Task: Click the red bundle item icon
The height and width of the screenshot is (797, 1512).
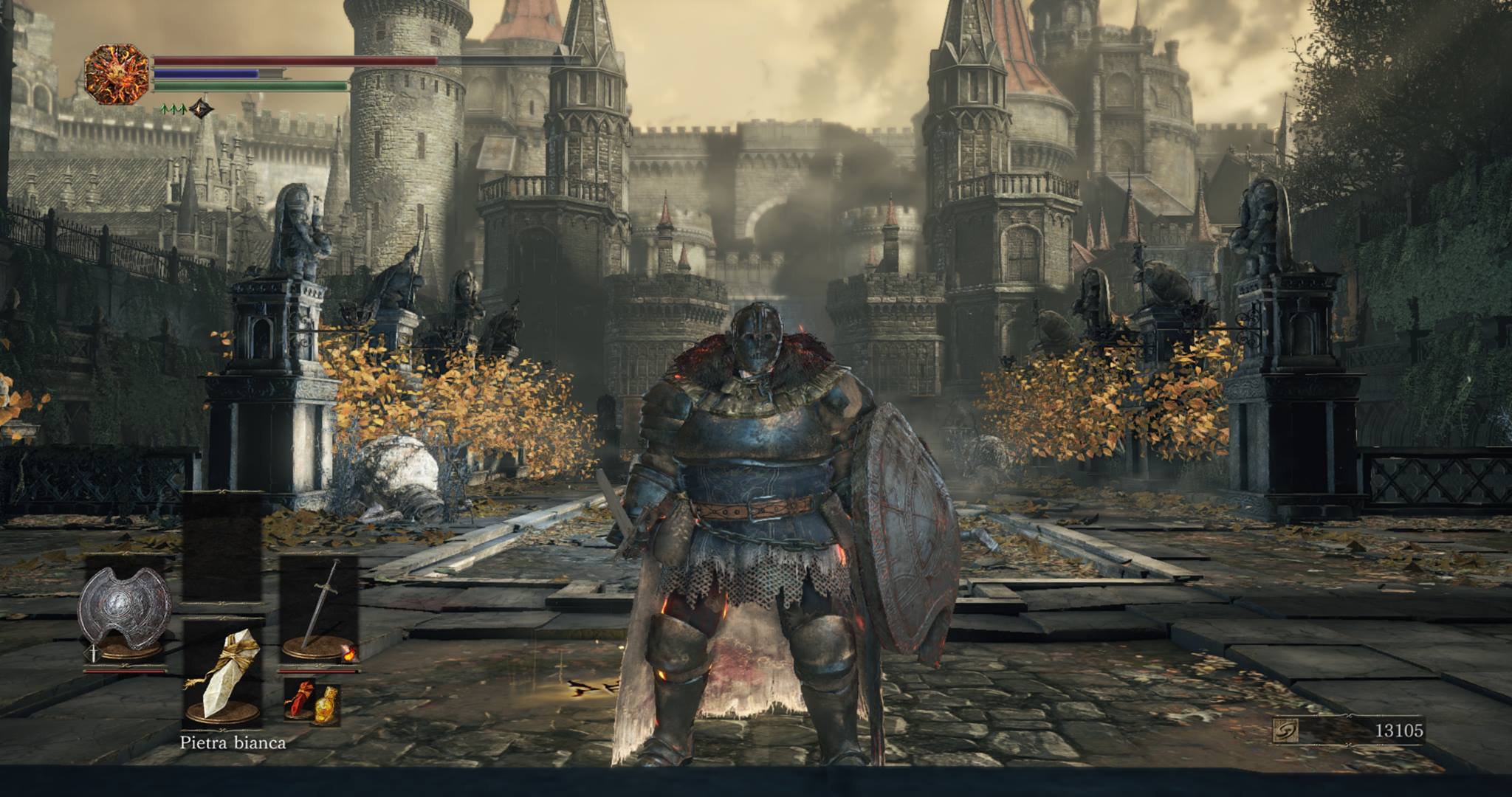Action: pos(302,700)
